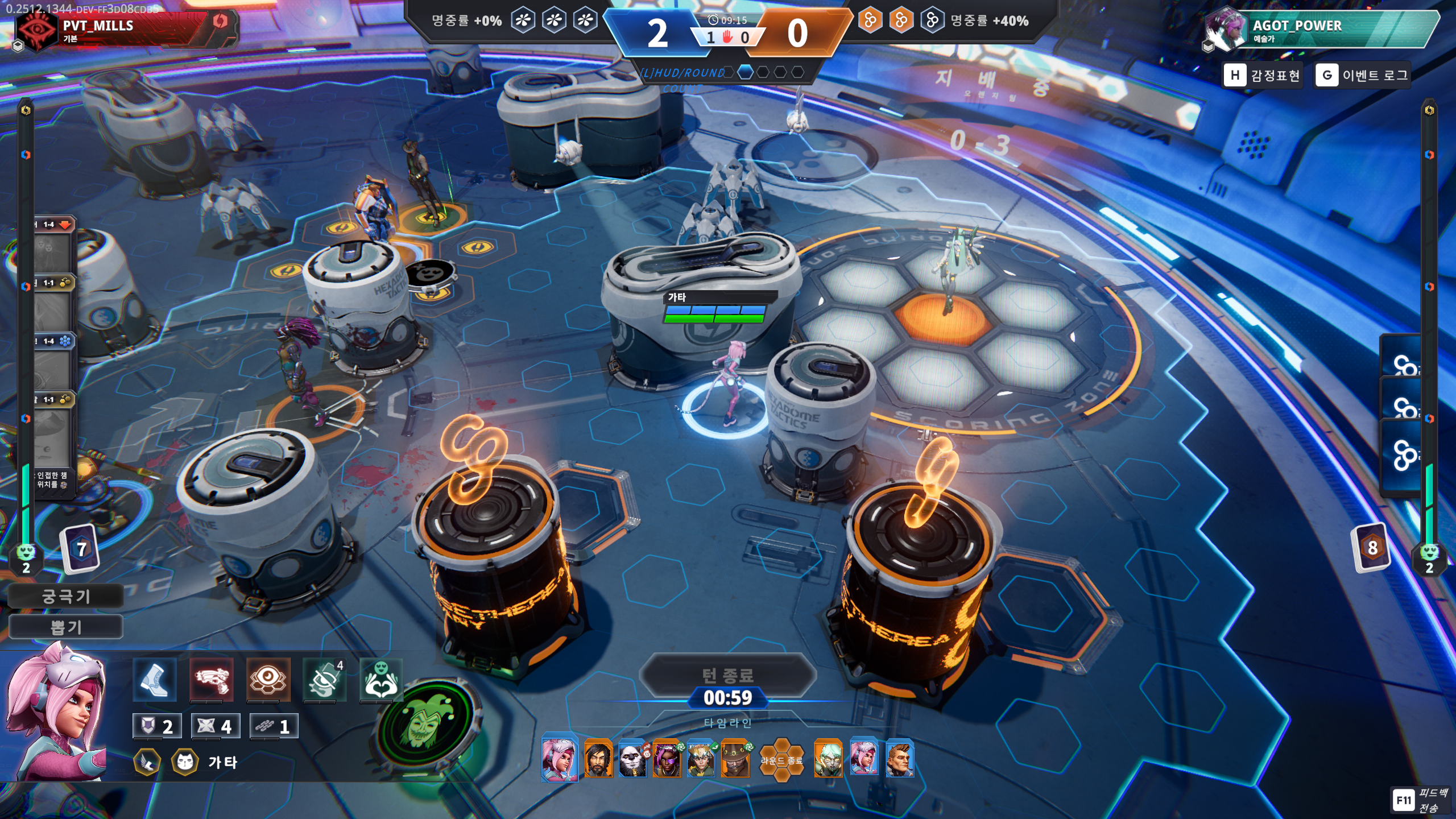The width and height of the screenshot is (1456, 819).
Task: Show the 이벤트 로그 event log
Action: [x=1362, y=75]
